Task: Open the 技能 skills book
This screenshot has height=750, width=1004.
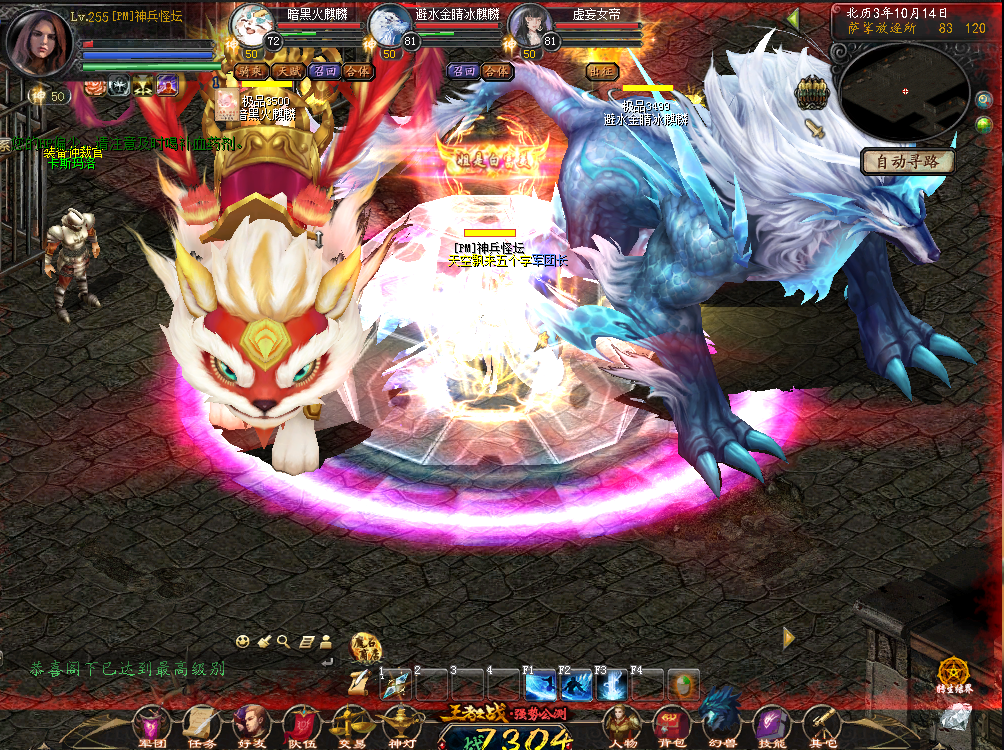Action: [772, 723]
